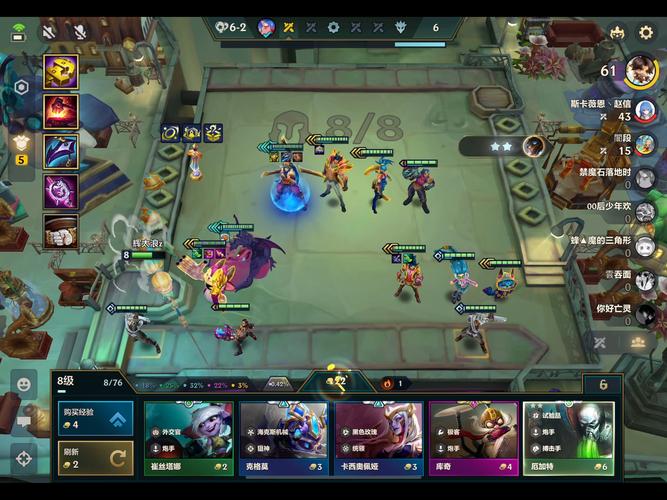Toggle the muted speaker icon
Screen dimensions: 667x500
[x=49, y=33]
